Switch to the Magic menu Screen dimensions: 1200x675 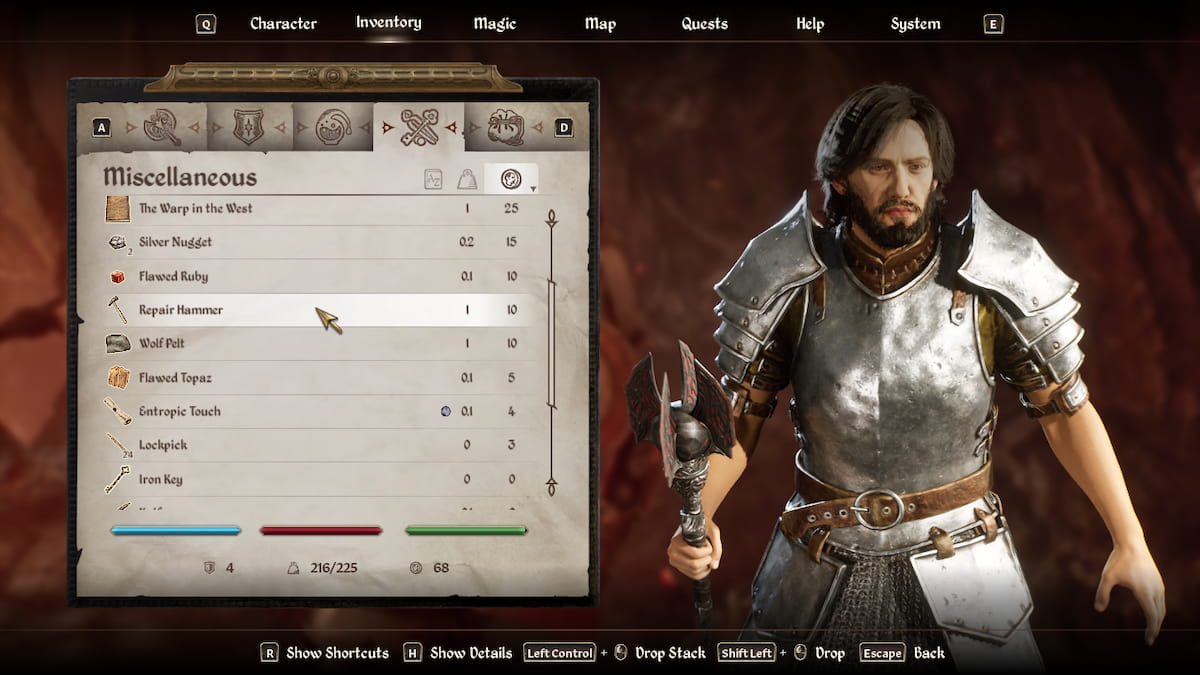pos(494,24)
